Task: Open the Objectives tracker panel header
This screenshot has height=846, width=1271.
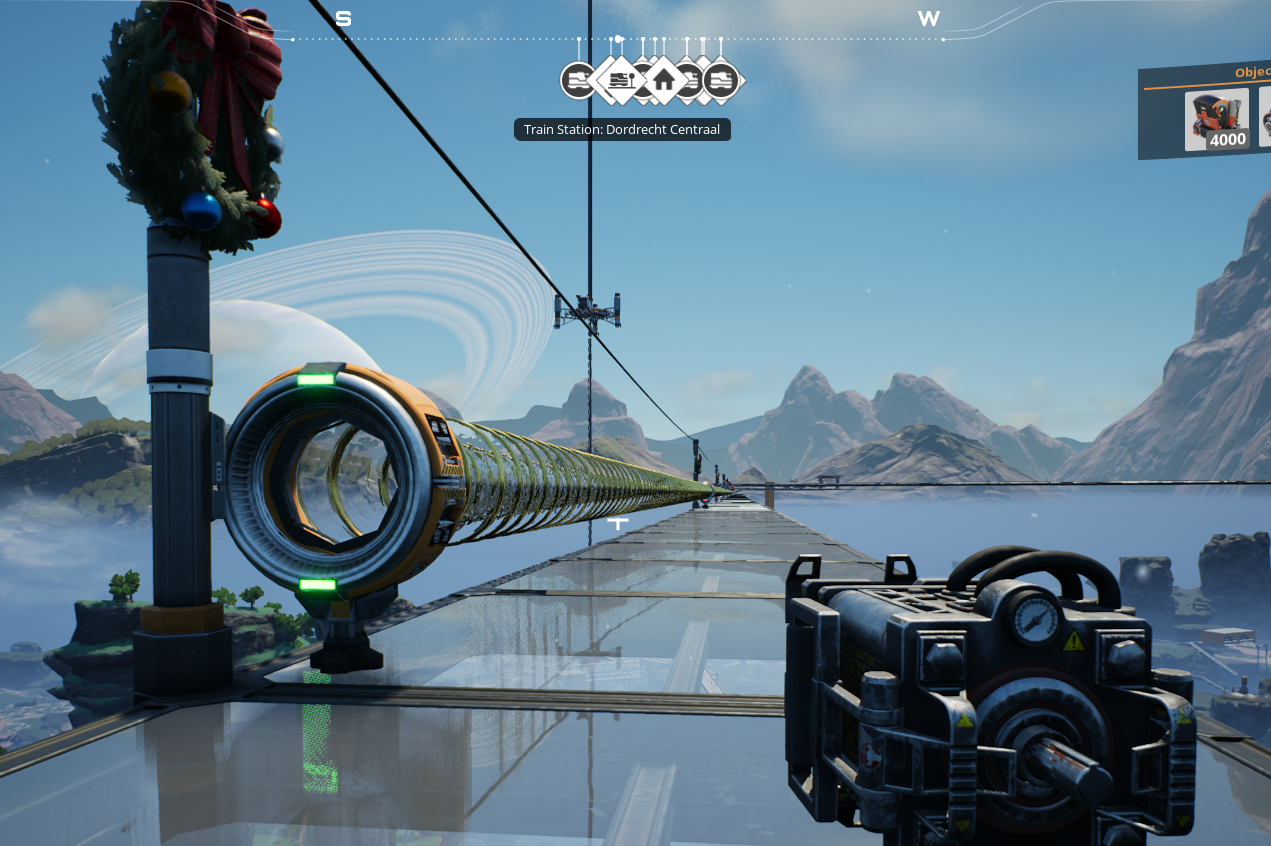Action: (1250, 73)
